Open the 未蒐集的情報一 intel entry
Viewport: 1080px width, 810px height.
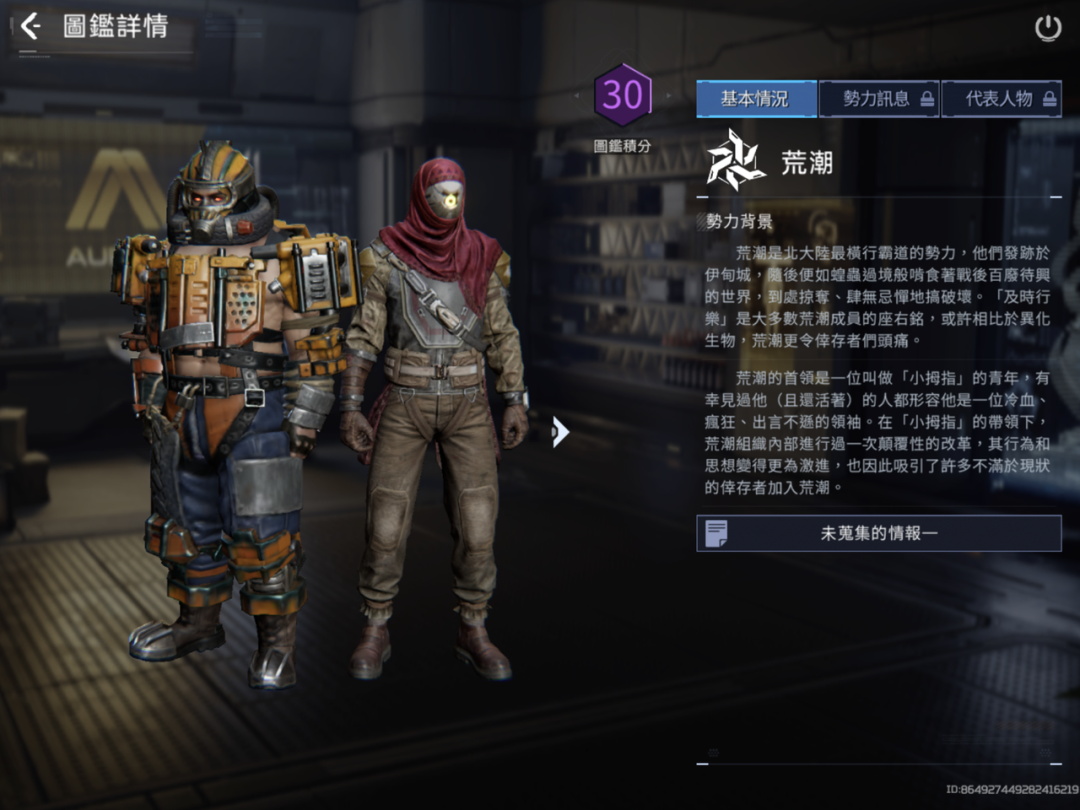point(878,534)
